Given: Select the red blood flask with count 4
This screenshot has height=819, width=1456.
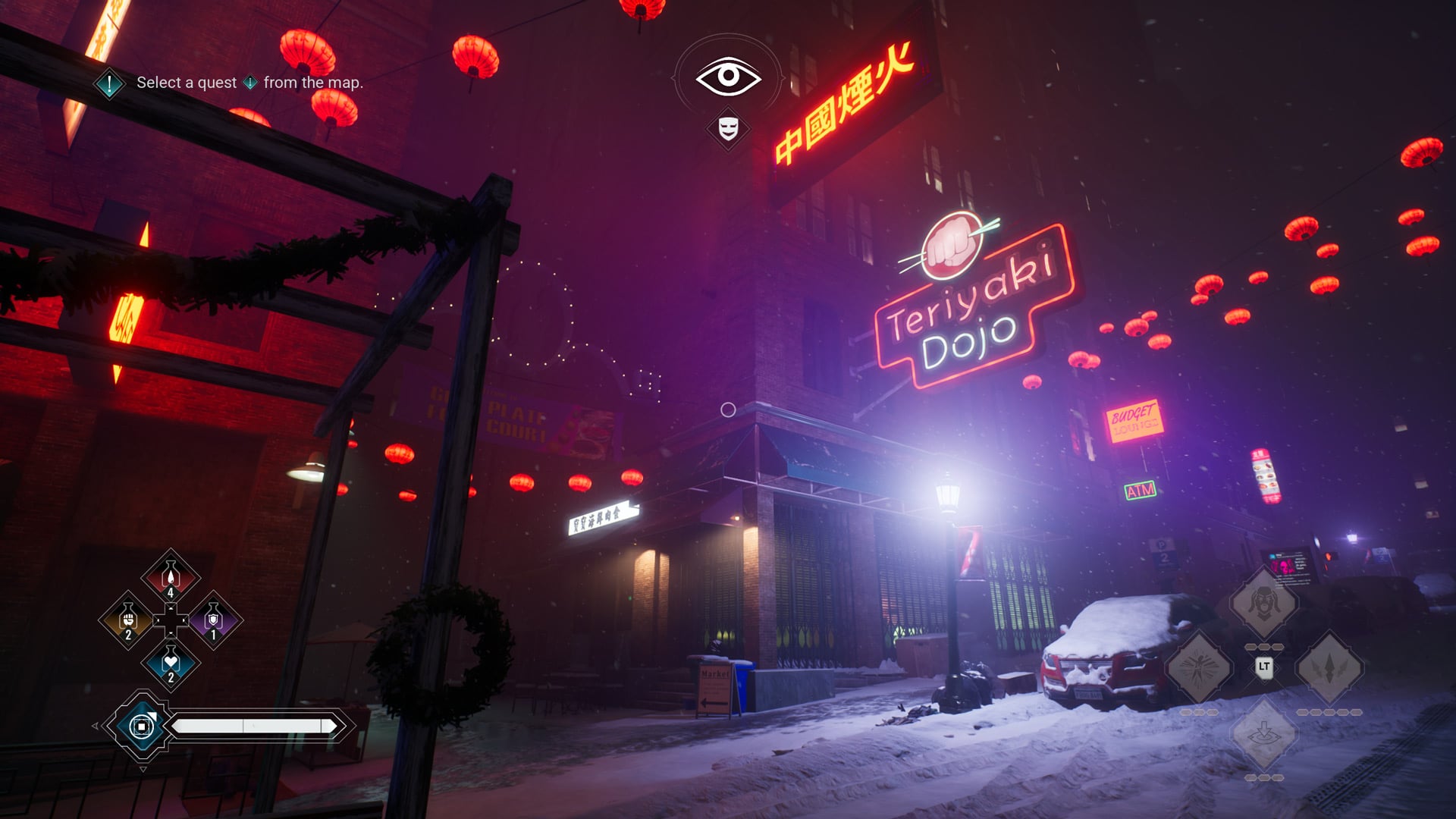Looking at the screenshot, I should (170, 577).
